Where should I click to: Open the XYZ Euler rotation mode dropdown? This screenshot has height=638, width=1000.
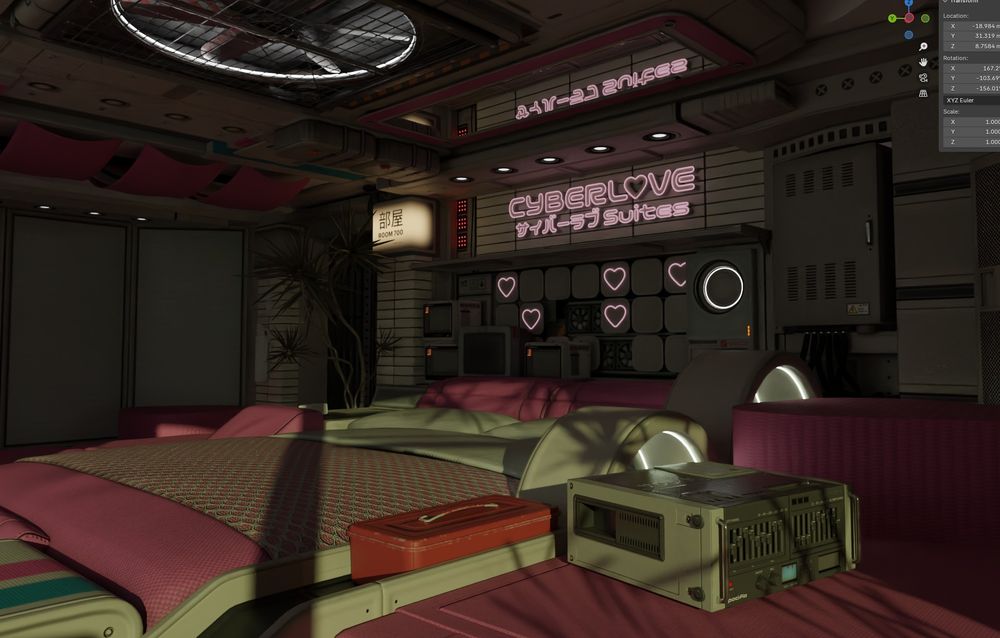pyautogui.click(x=970, y=100)
